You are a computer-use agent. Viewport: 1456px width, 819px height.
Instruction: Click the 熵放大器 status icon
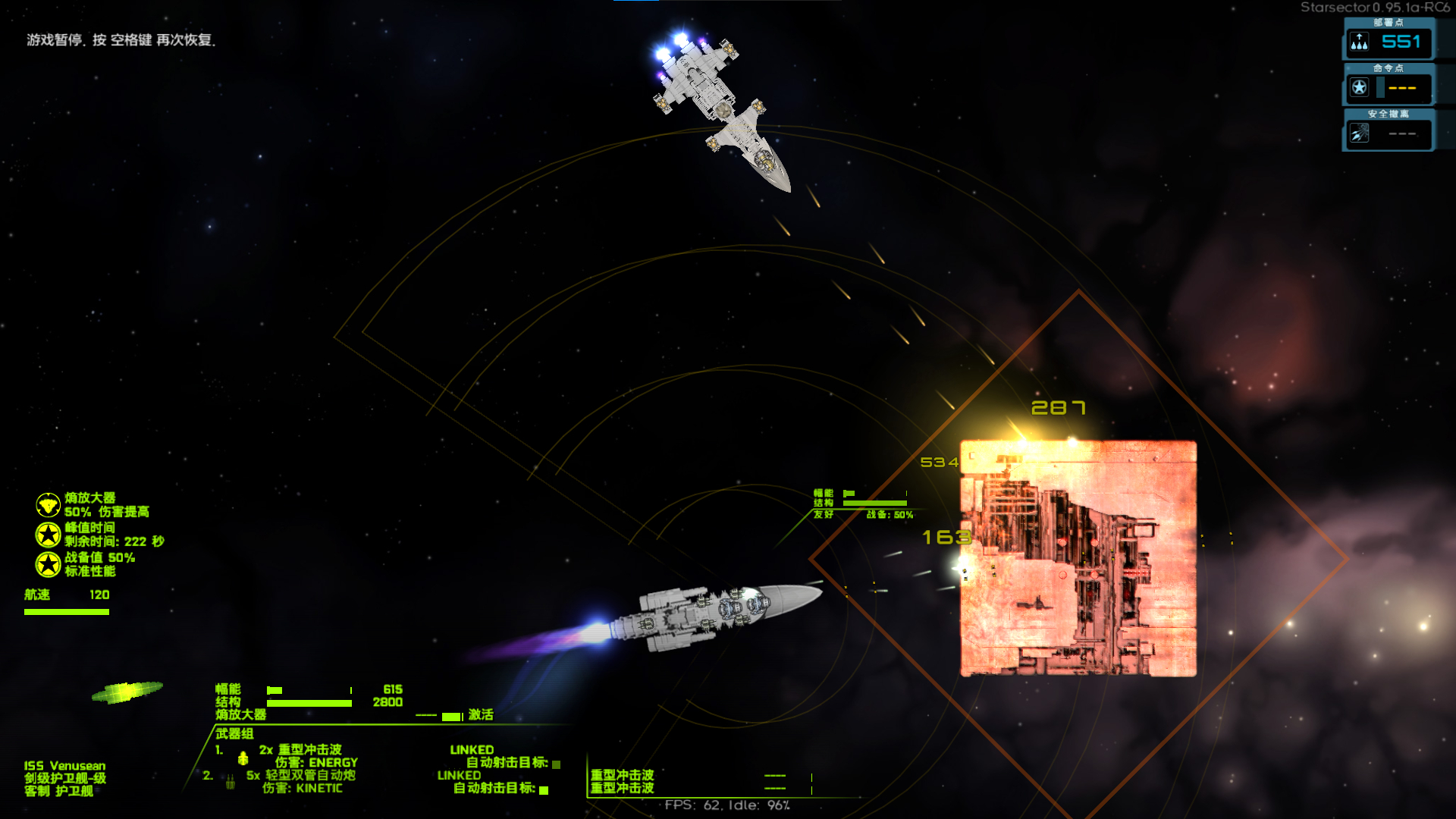click(48, 505)
